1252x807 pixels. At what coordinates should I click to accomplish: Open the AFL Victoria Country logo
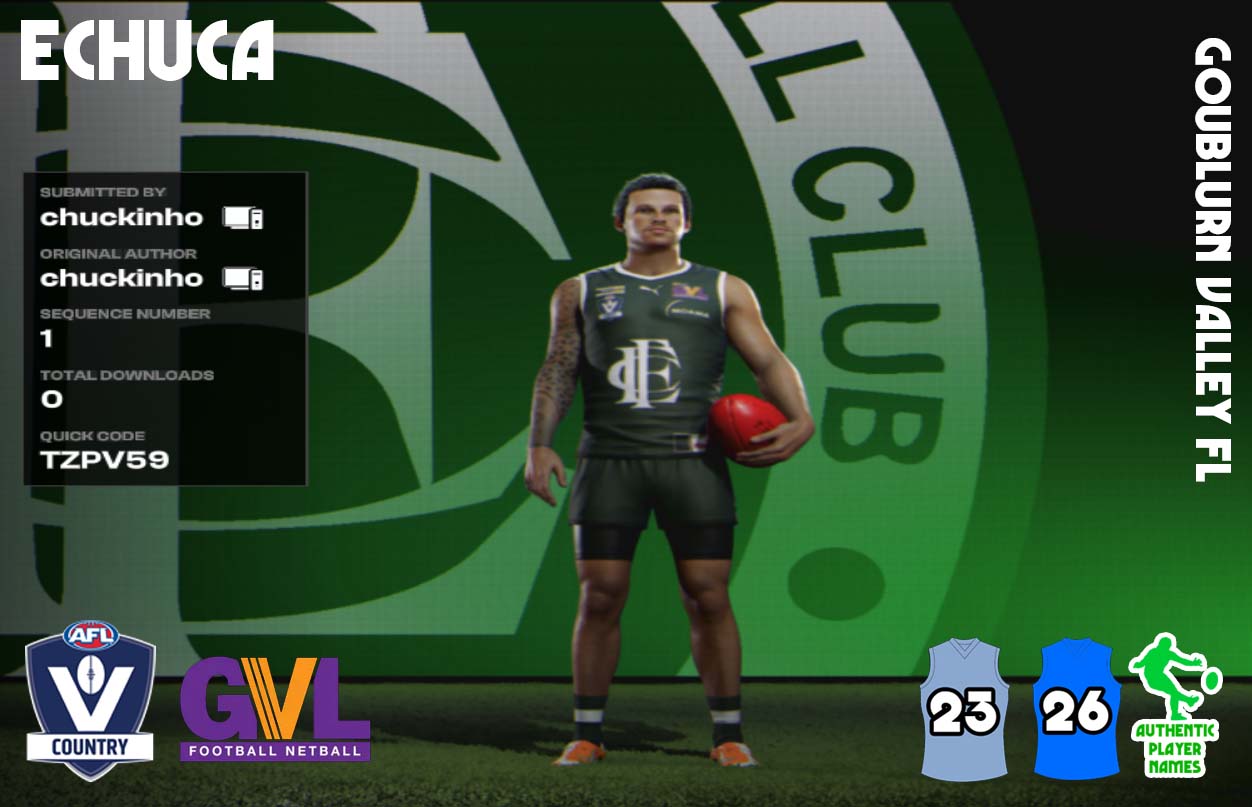tap(90, 700)
